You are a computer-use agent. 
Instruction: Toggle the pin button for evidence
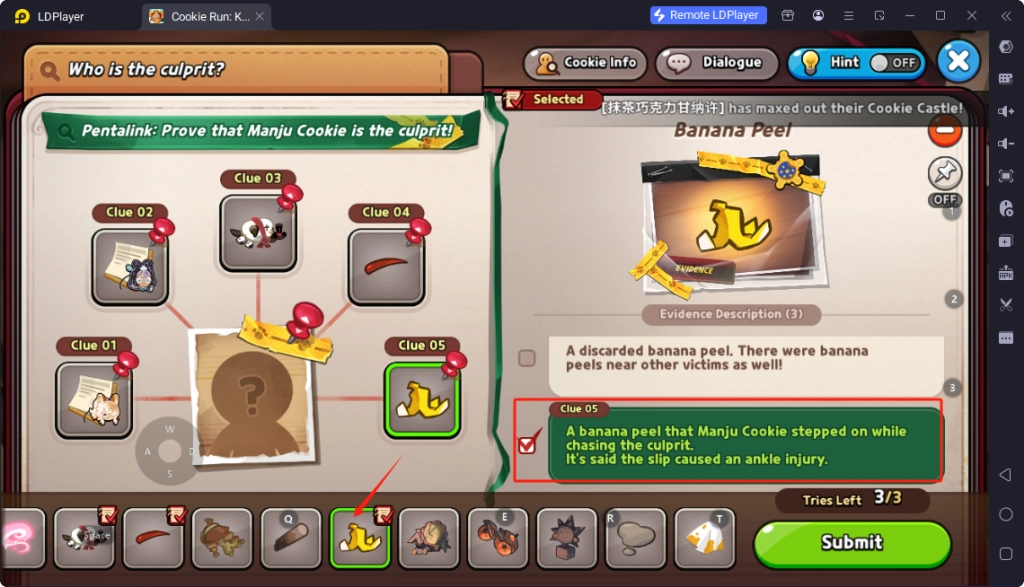[x=944, y=173]
